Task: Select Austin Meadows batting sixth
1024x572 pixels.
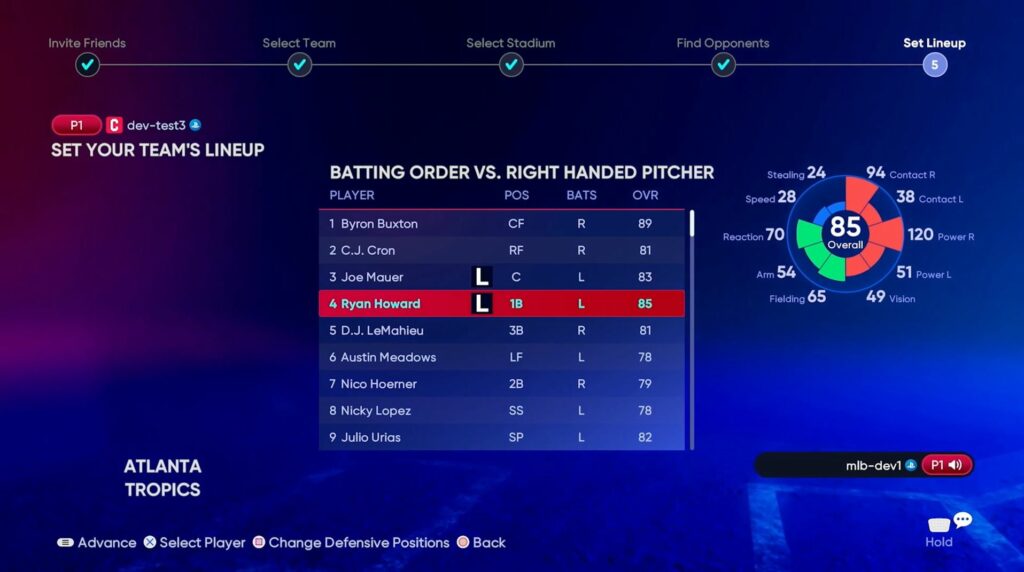Action: pyautogui.click(x=501, y=357)
